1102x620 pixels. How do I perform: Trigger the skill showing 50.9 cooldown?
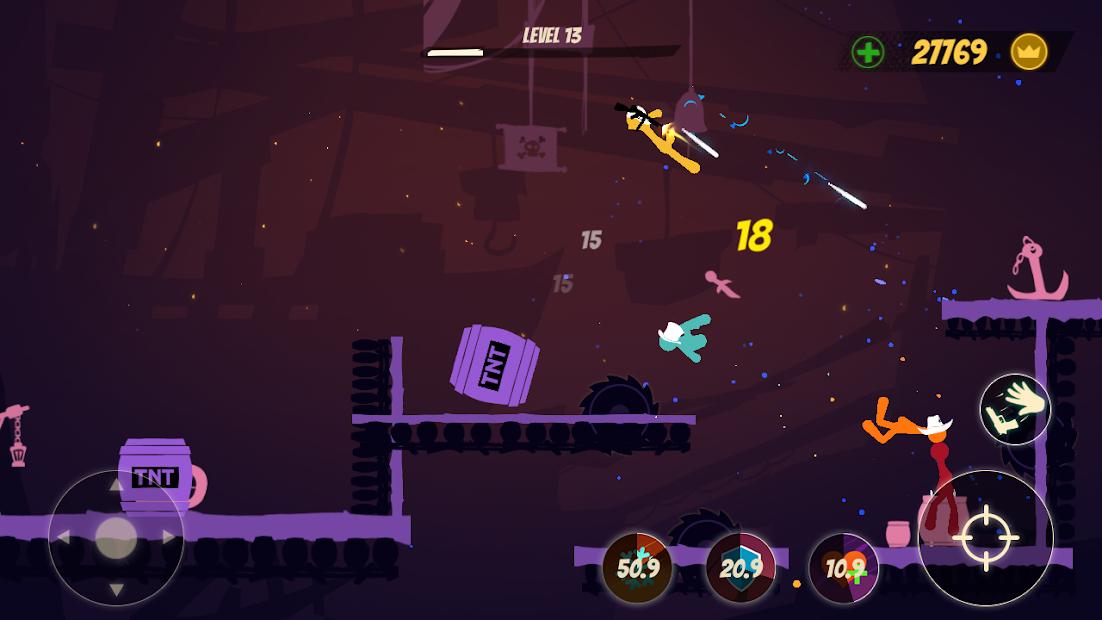637,568
